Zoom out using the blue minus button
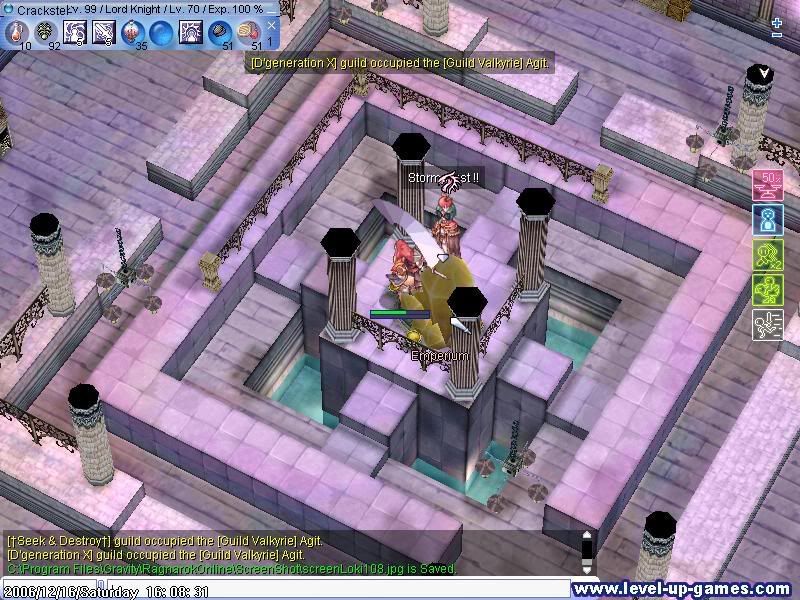 (777, 36)
